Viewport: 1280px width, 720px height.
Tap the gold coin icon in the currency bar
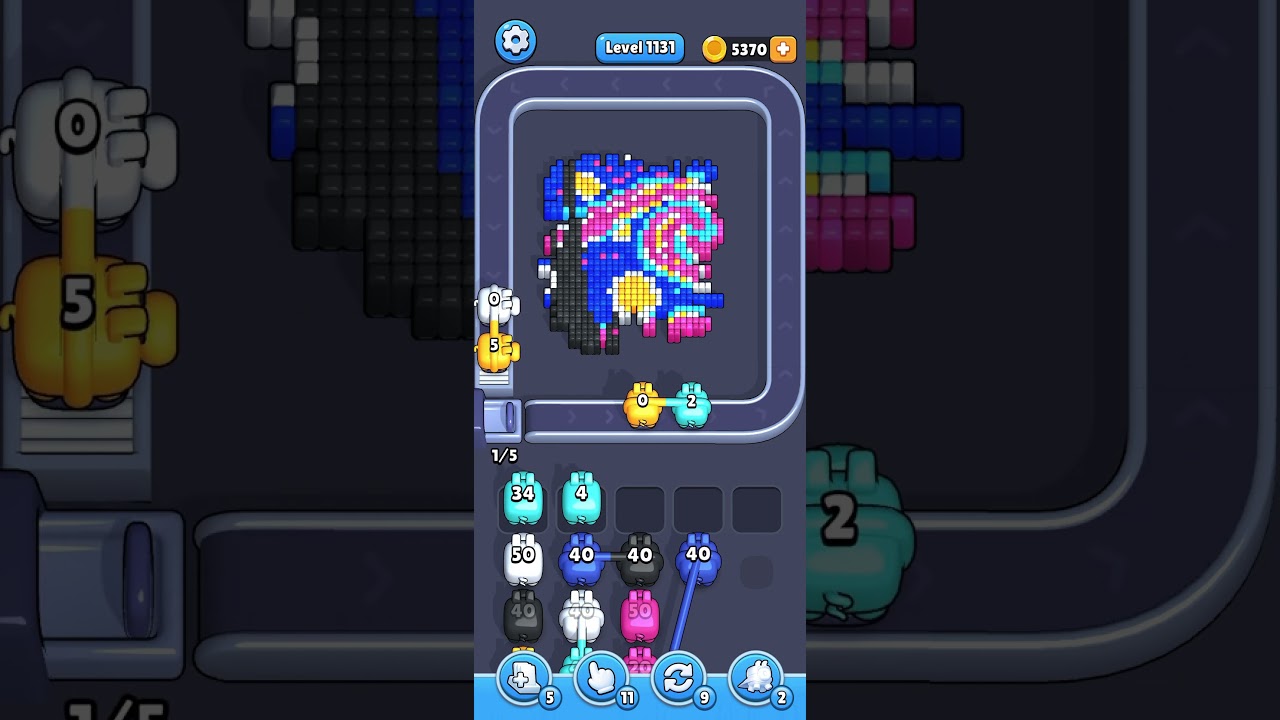point(713,48)
